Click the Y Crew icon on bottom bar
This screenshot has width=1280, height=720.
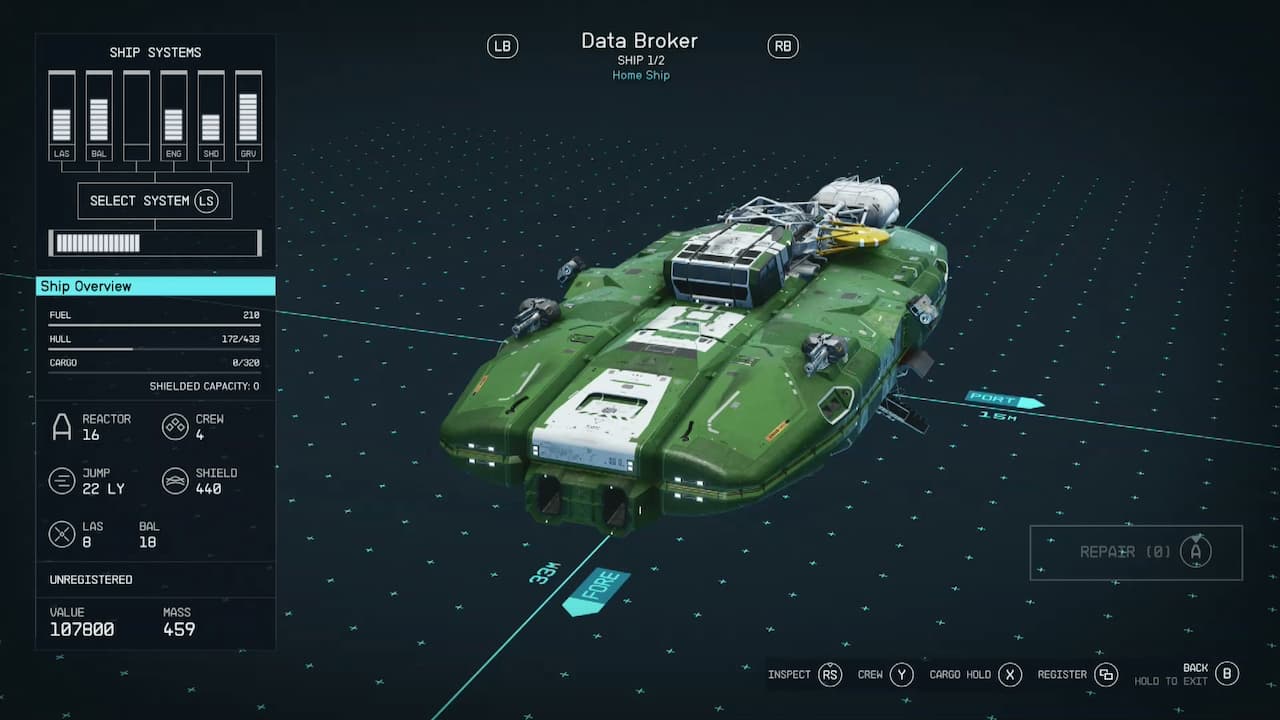pos(898,674)
